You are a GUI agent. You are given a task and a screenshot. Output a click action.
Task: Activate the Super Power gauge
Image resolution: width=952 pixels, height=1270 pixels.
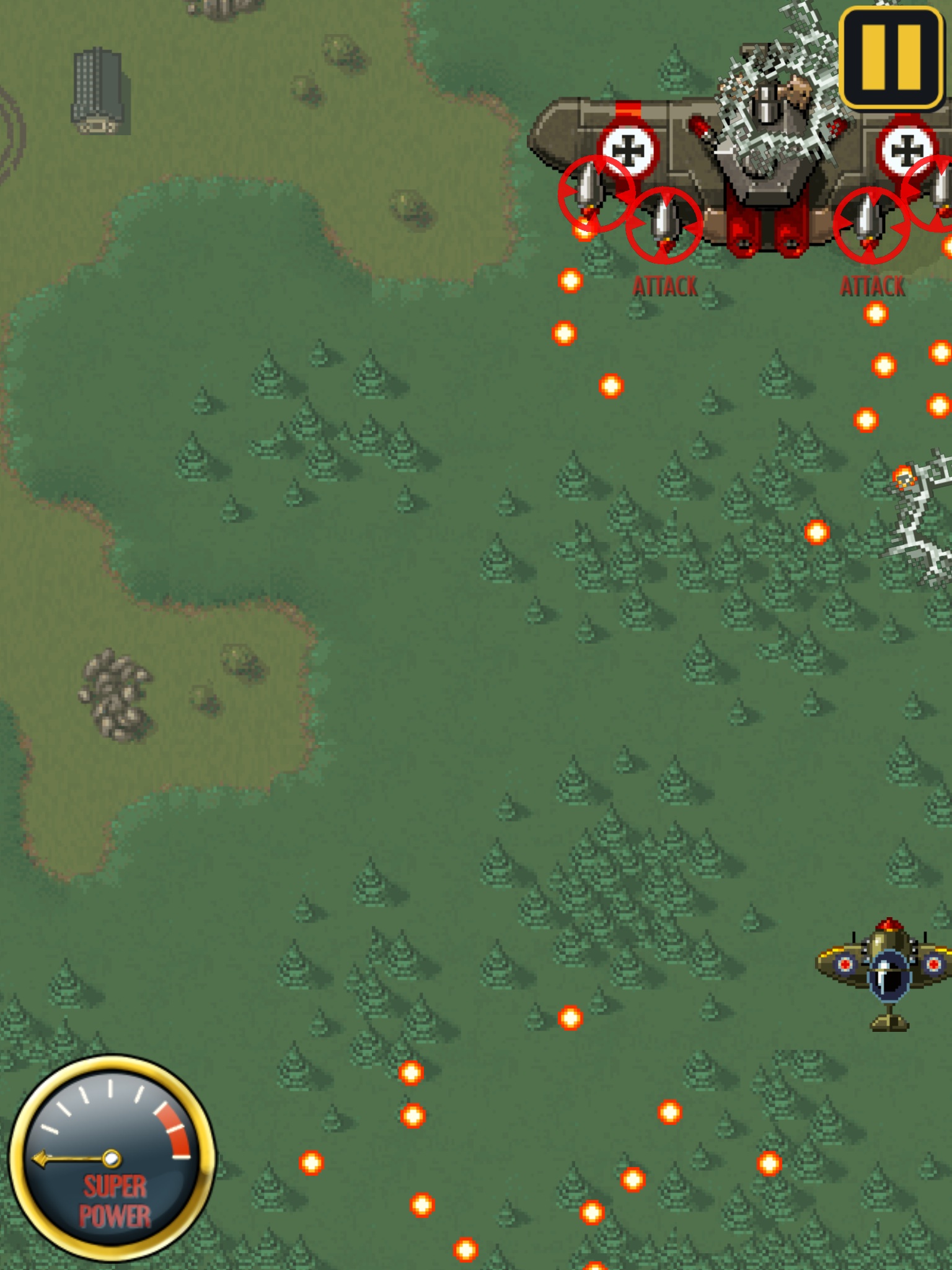(112, 1158)
